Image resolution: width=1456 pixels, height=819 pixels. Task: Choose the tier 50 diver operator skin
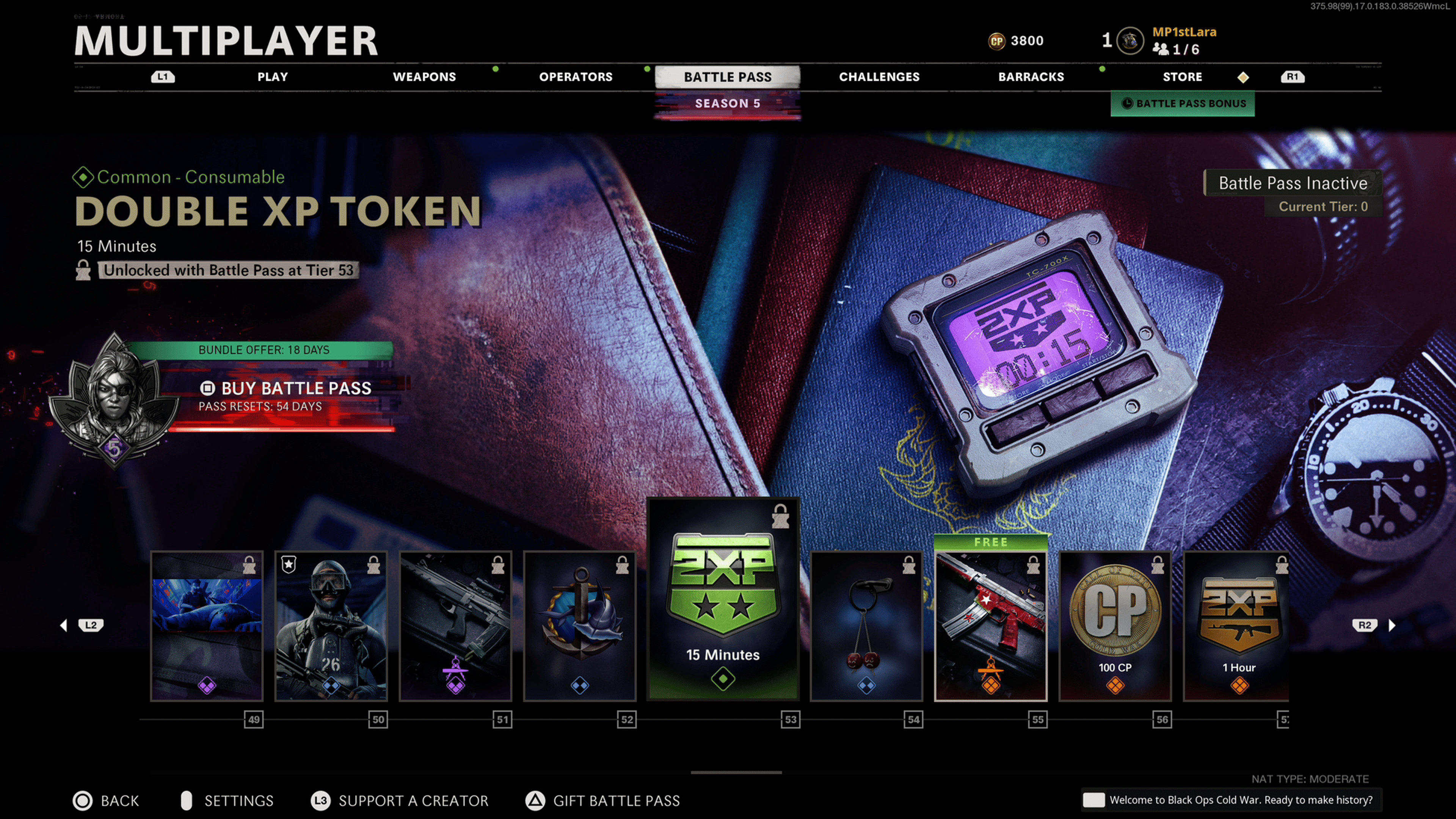point(331,626)
